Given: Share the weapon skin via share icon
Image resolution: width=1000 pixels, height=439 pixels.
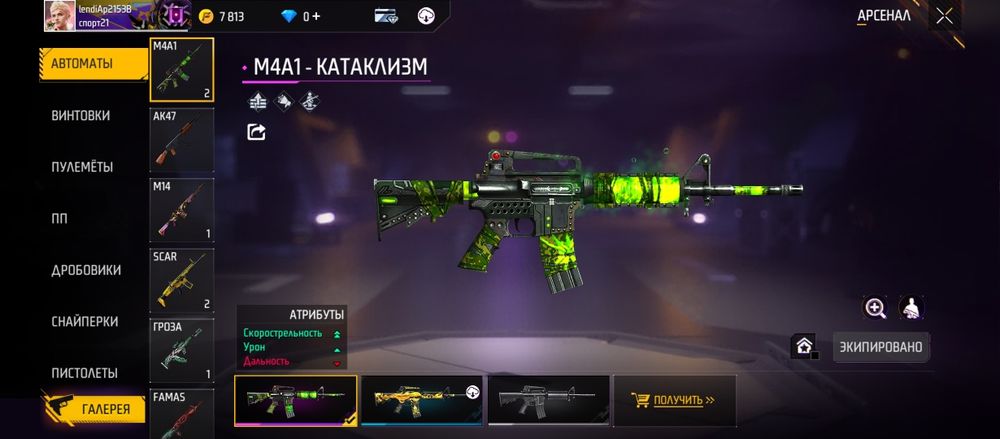Looking at the screenshot, I should point(257,132).
